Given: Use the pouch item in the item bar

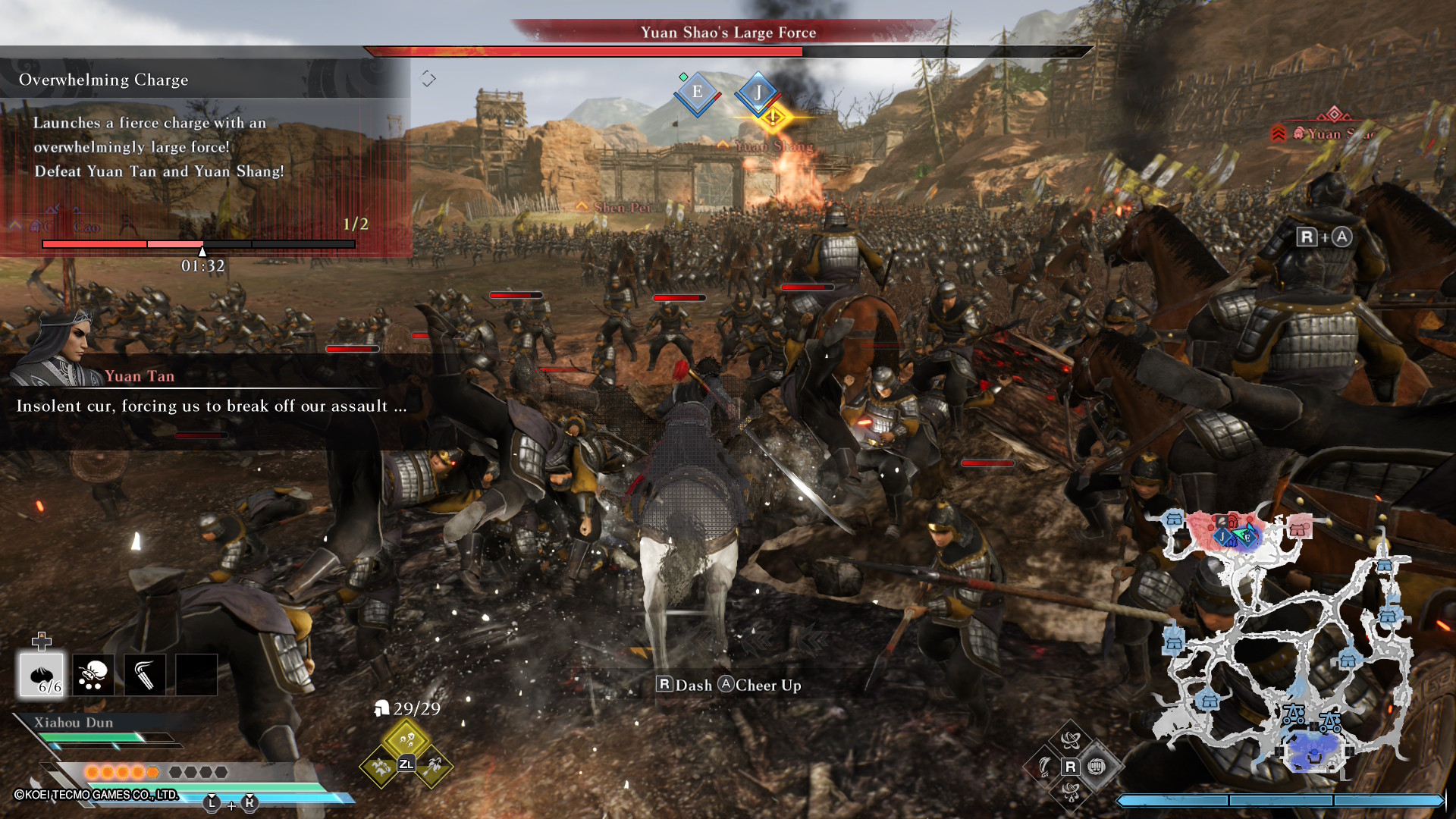Looking at the screenshot, I should point(93,674).
